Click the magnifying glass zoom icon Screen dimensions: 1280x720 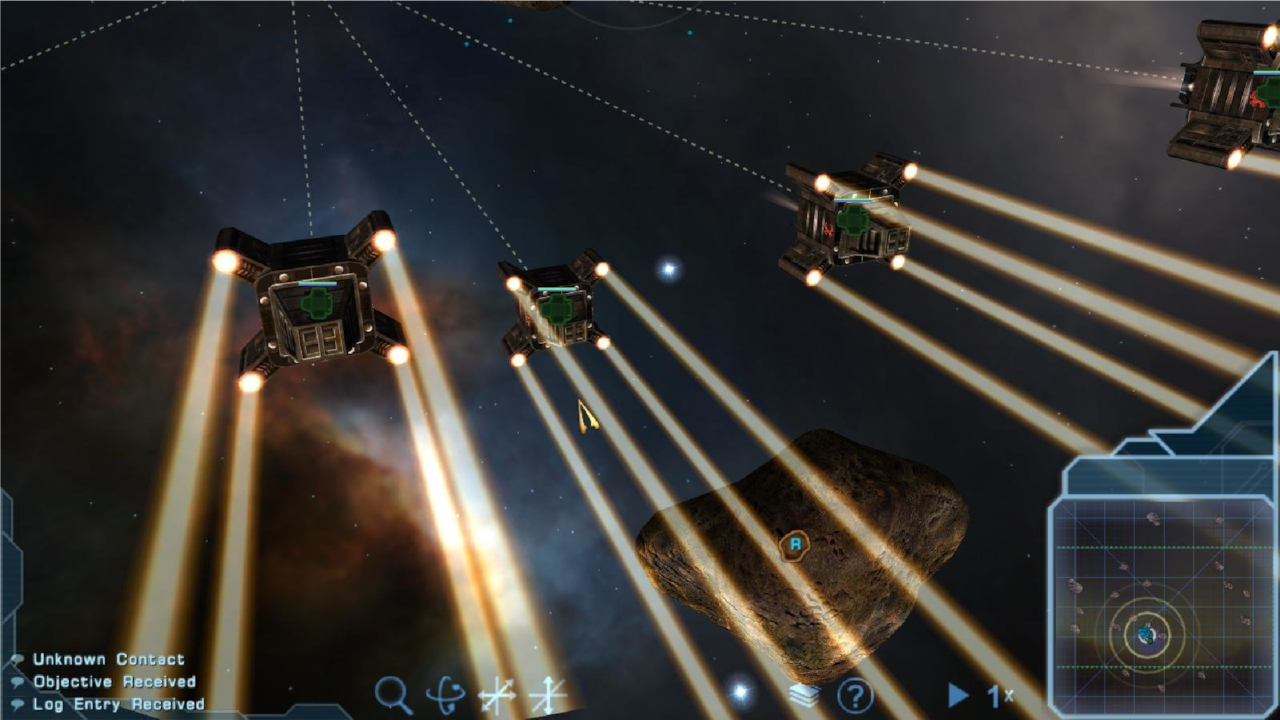tap(392, 693)
